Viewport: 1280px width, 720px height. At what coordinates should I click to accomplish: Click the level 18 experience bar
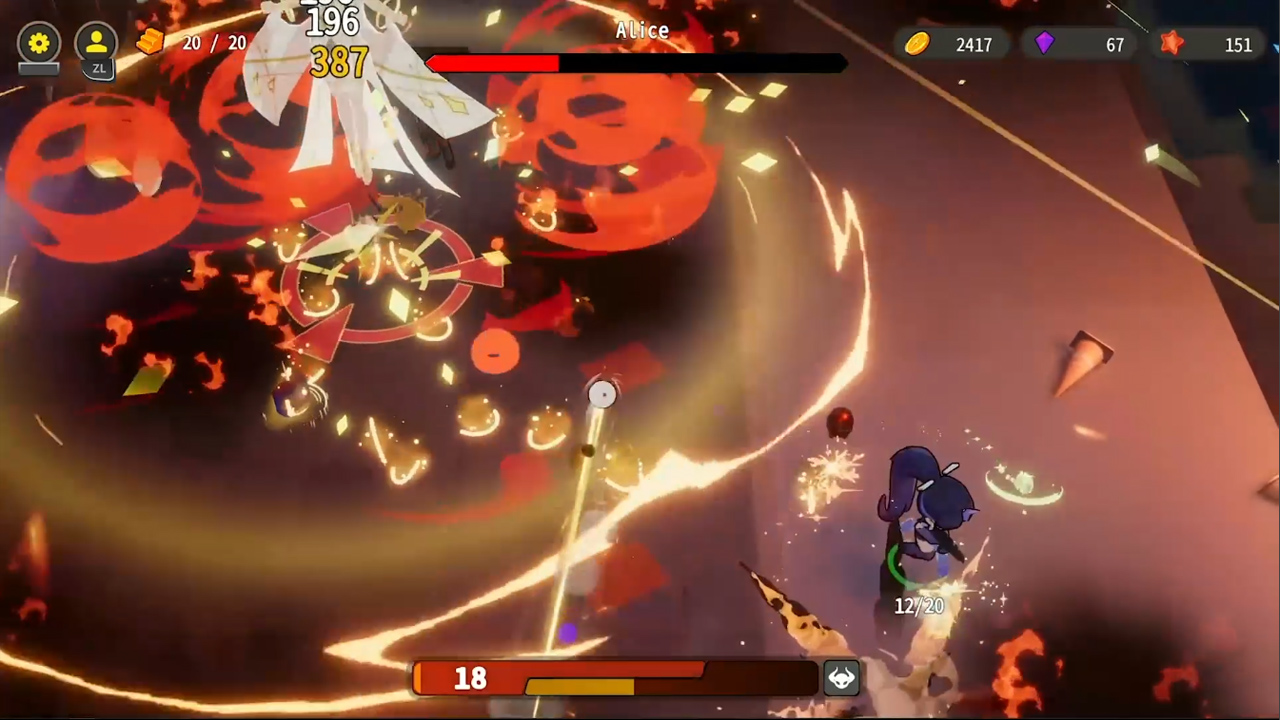click(x=615, y=680)
